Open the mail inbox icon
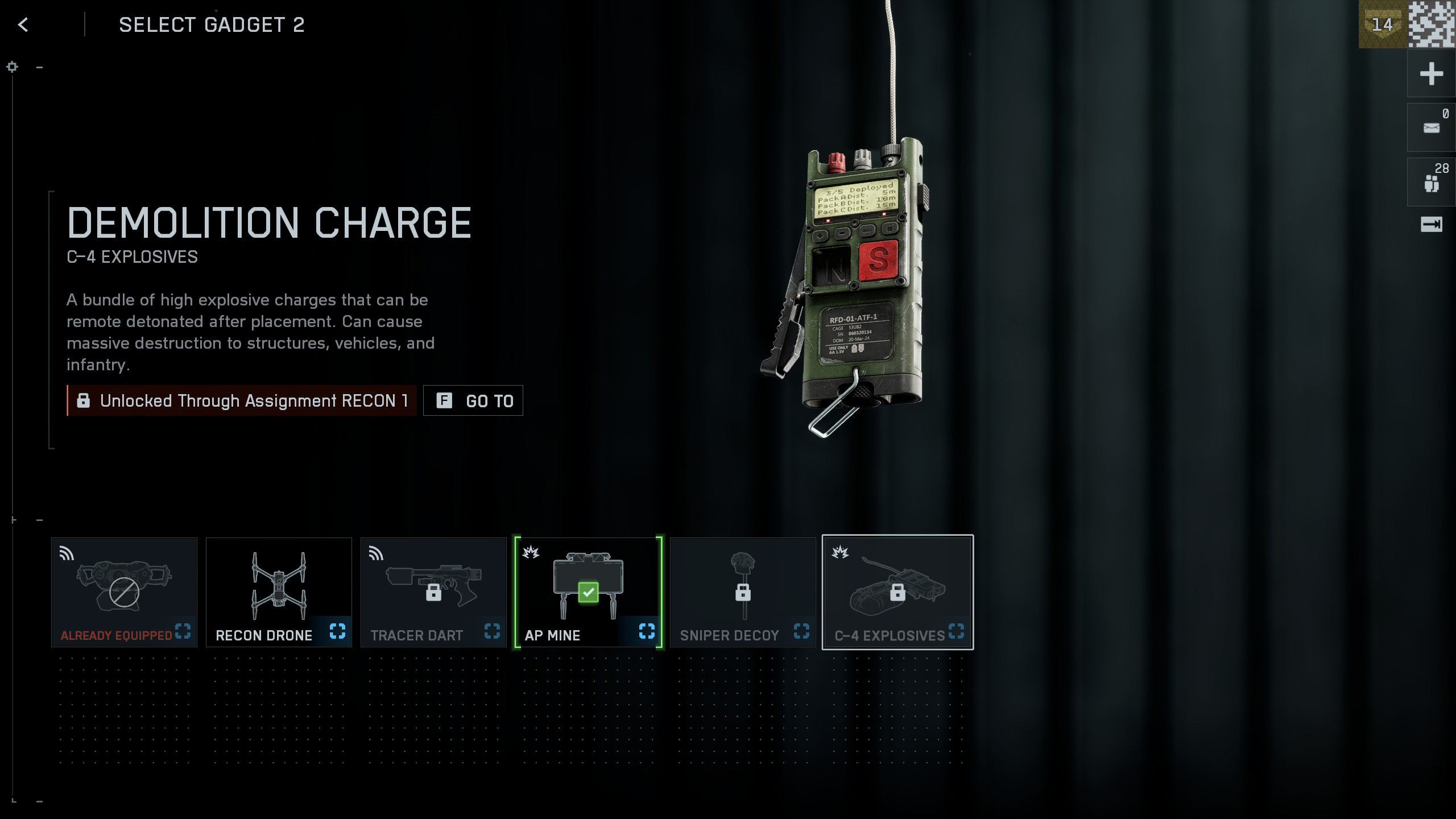This screenshot has height=819, width=1456. pyautogui.click(x=1431, y=128)
